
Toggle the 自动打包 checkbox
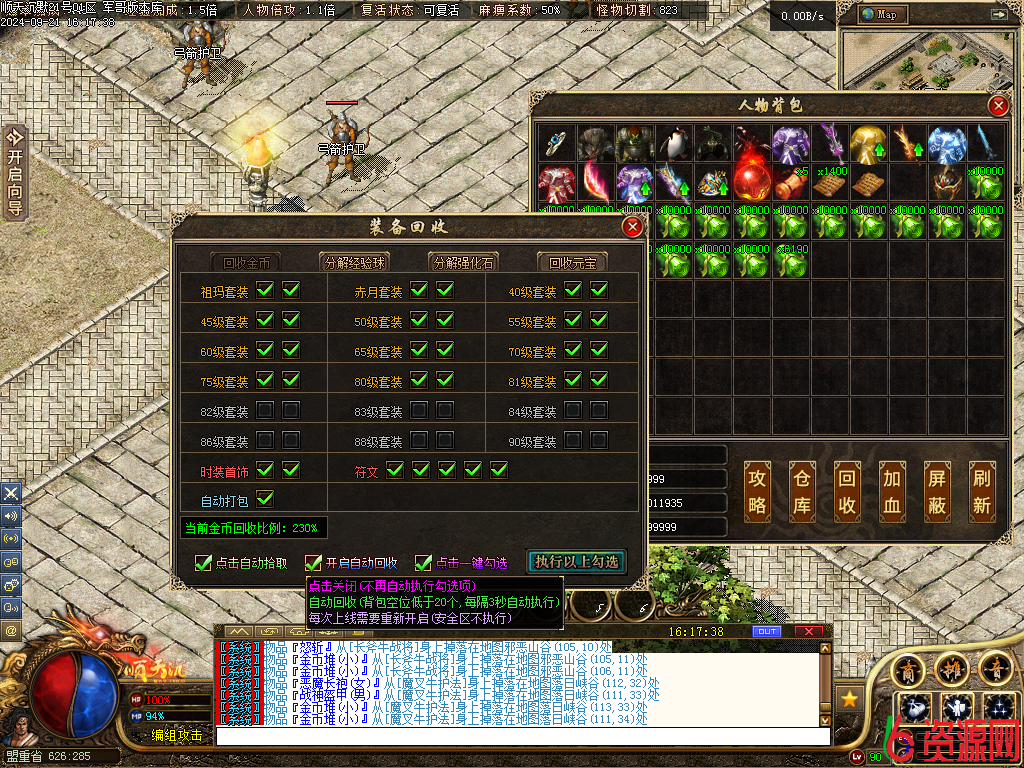pyautogui.click(x=265, y=498)
